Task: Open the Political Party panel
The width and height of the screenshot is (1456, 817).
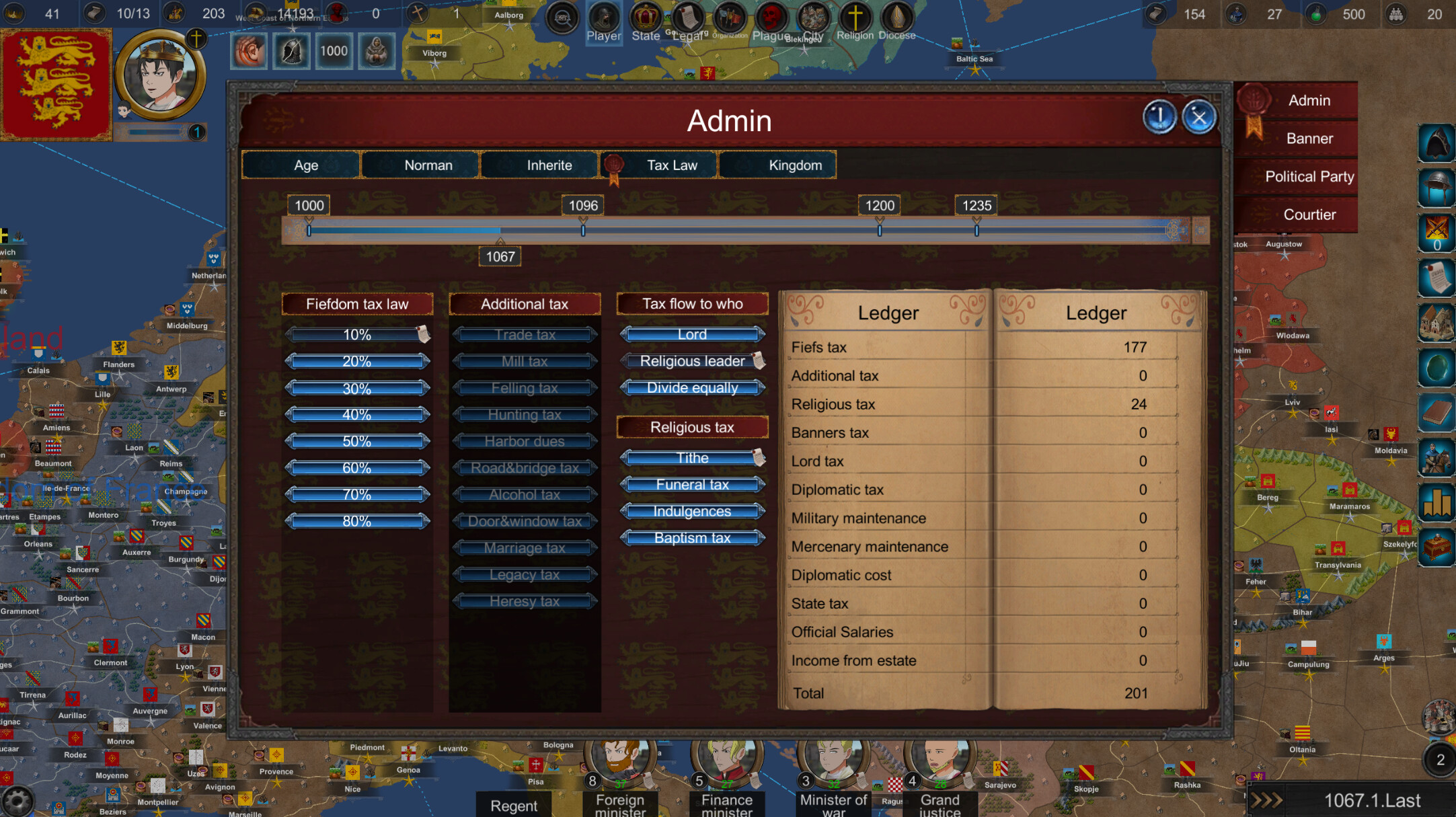Action: 1309,176
